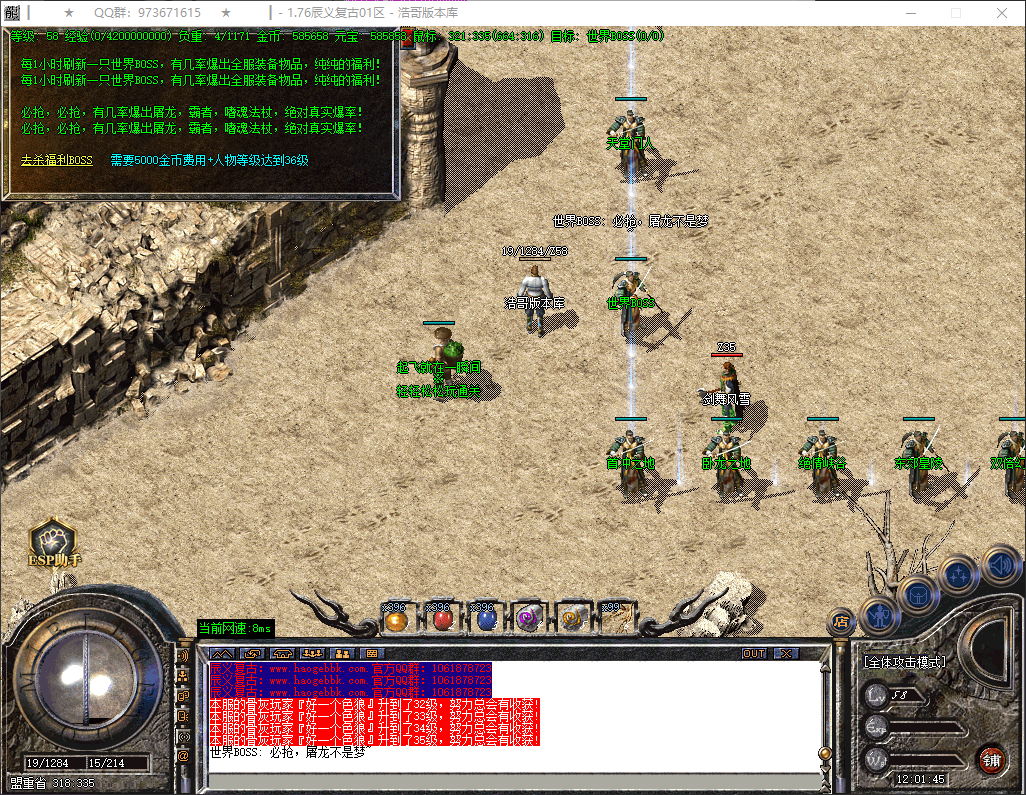Open the character equipment panel
Viewport: 1026px width, 795px height.
(x=879, y=613)
